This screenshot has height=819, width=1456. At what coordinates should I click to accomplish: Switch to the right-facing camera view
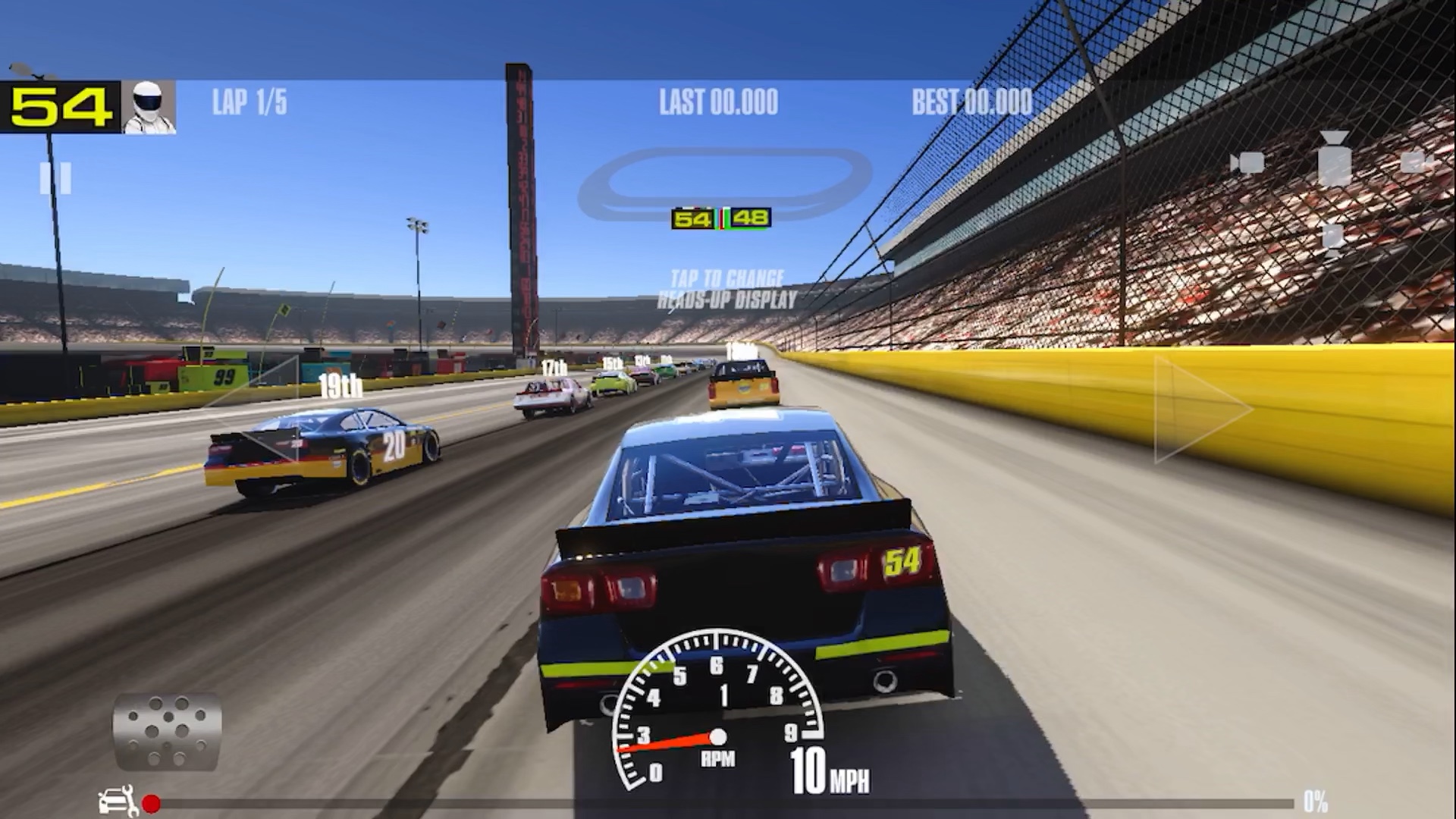(x=1415, y=162)
